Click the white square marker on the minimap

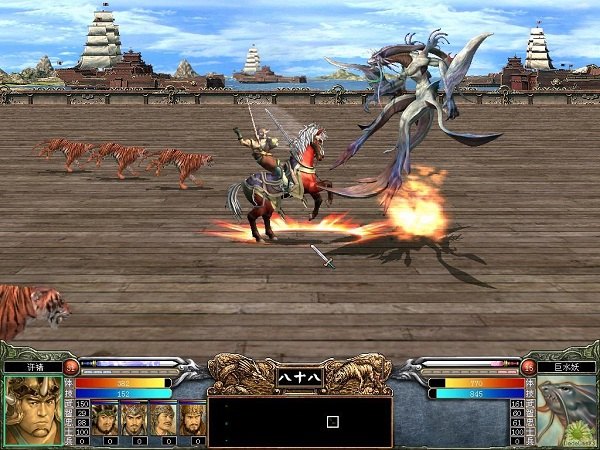tap(332, 421)
